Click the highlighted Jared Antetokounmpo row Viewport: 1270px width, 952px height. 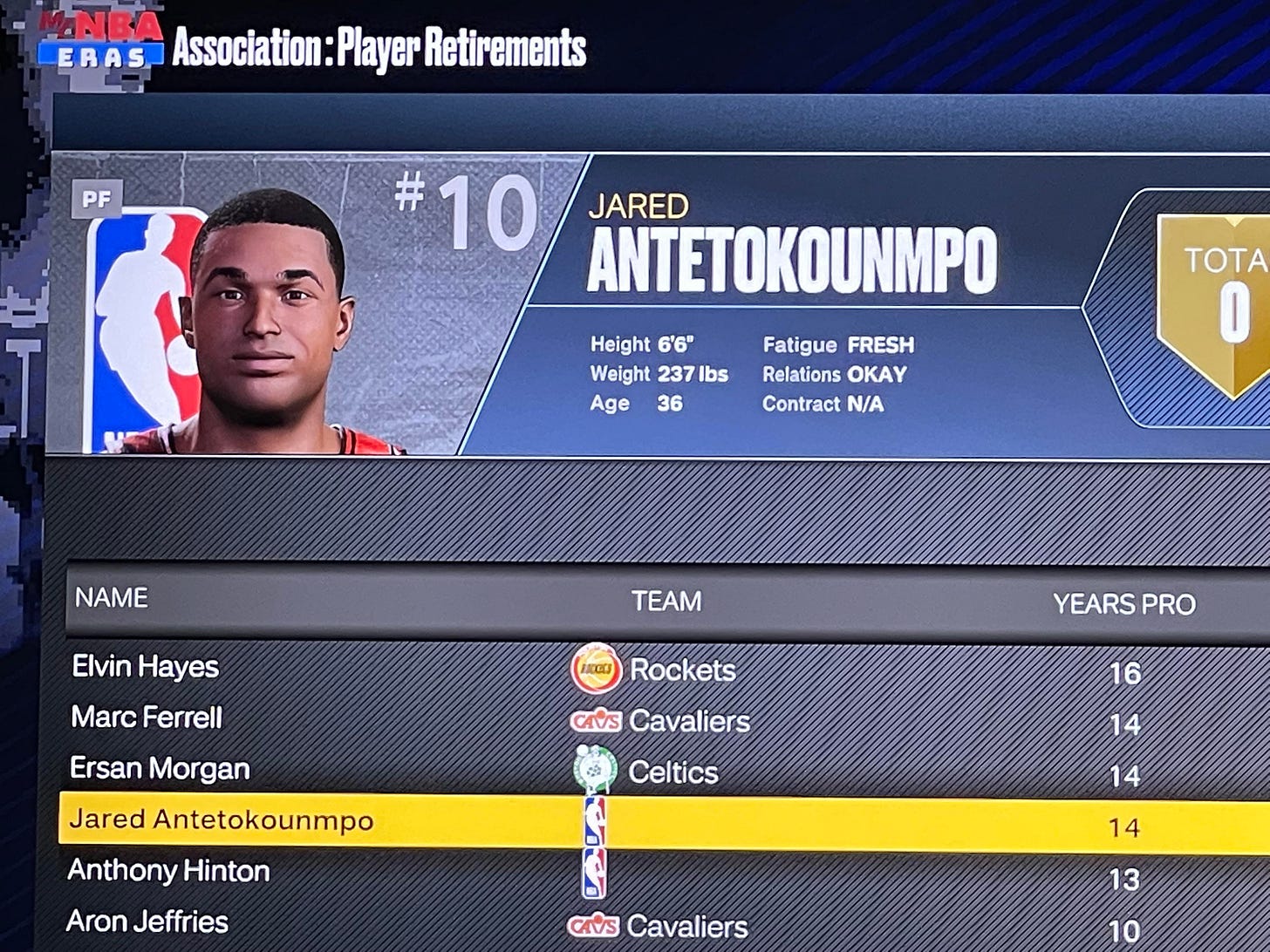coord(221,820)
